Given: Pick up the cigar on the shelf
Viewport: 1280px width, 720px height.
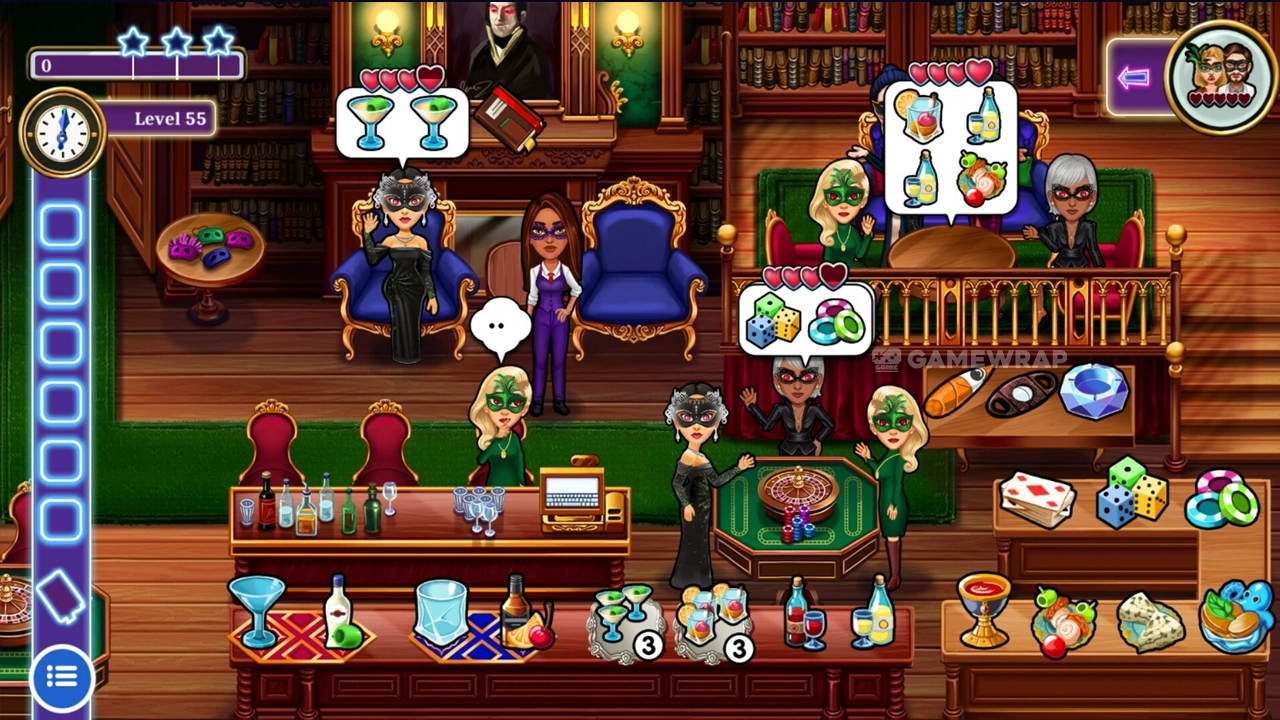Looking at the screenshot, I should click(x=956, y=392).
